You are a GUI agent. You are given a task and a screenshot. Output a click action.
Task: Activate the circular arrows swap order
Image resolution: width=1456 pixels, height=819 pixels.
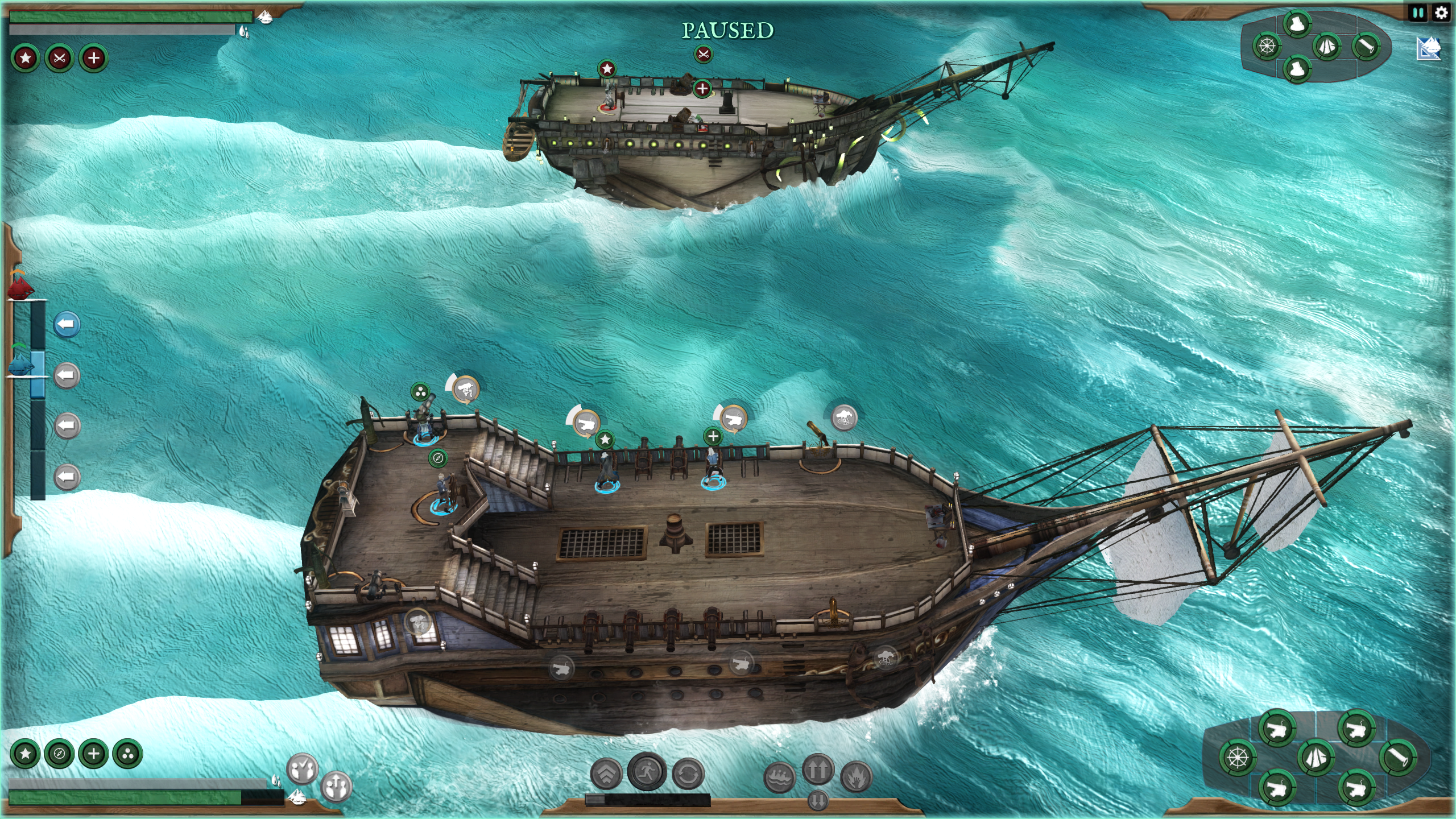688,775
